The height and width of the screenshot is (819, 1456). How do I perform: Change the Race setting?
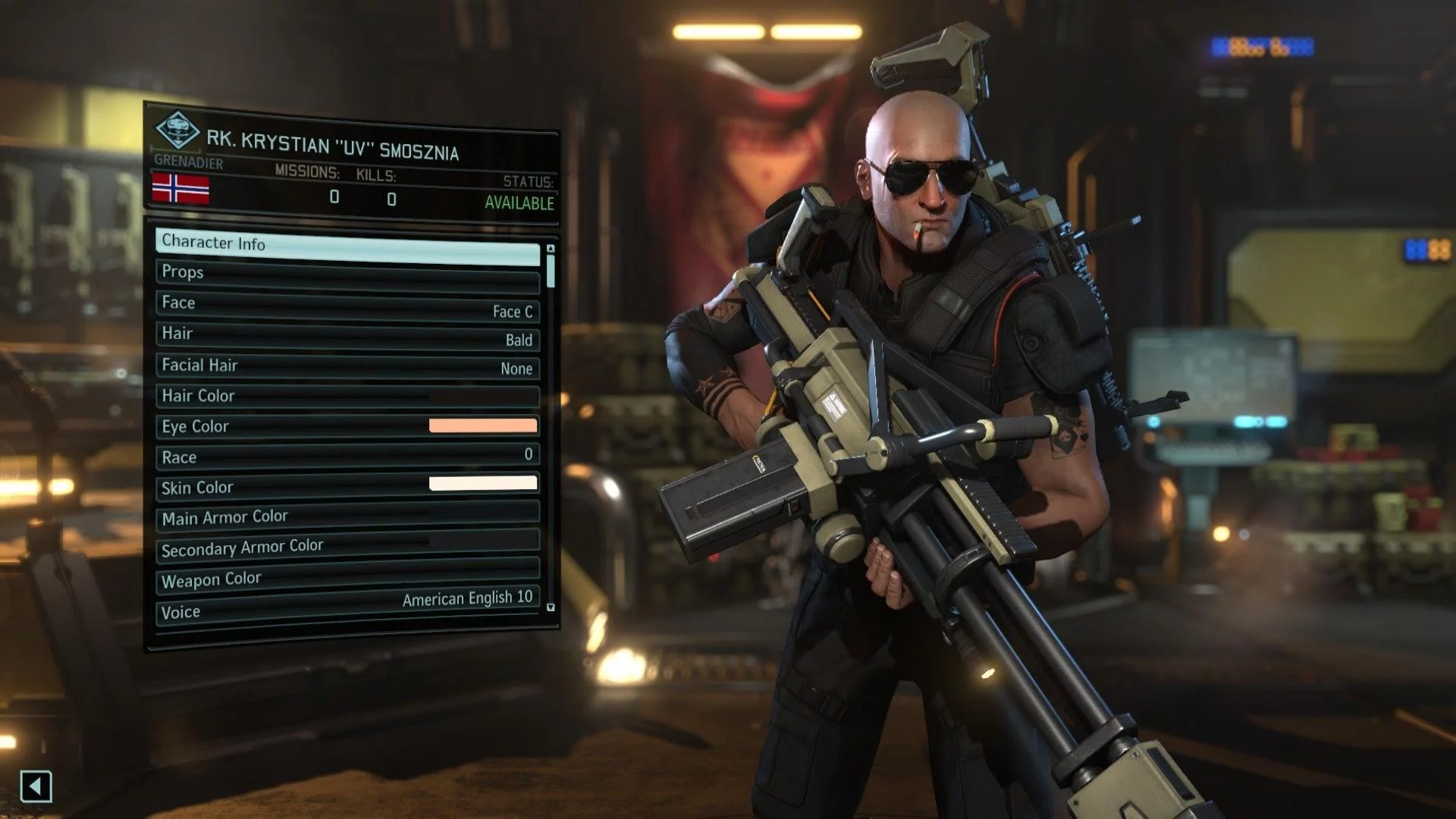(347, 457)
